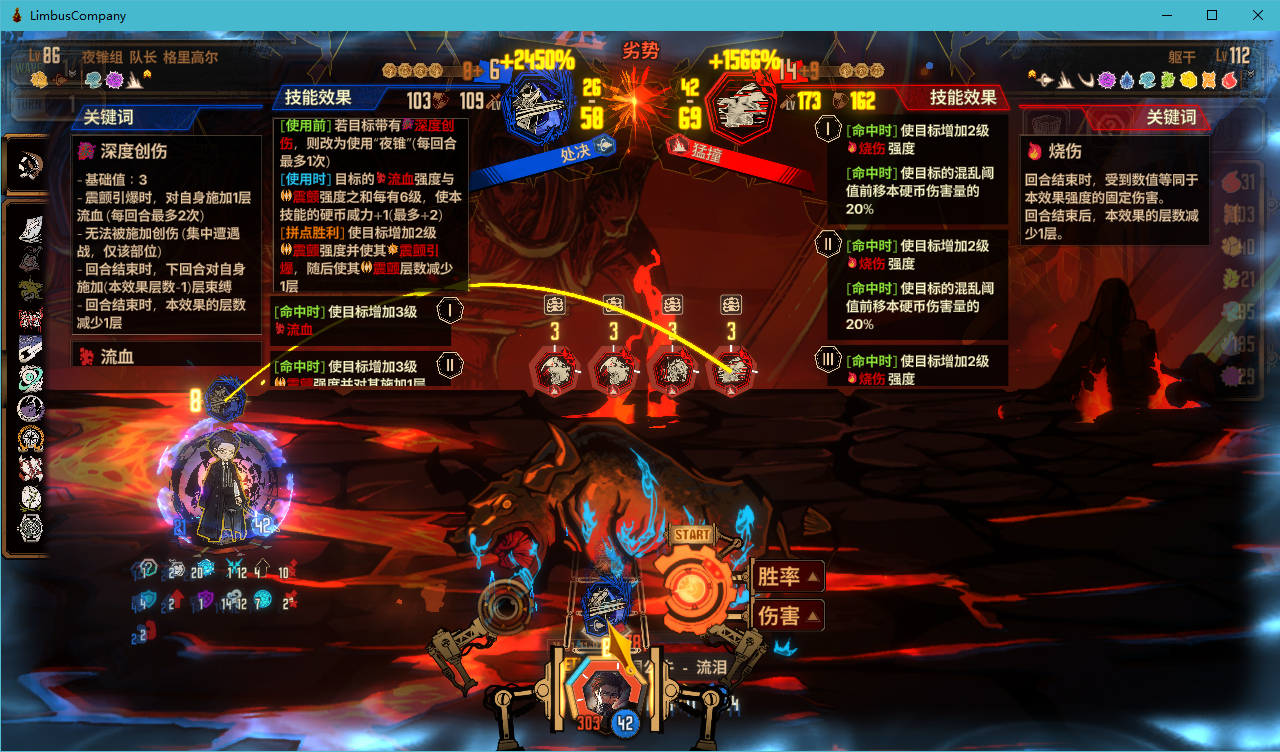
Task: Open the 关键词 panel on the enemy side
Action: [x=1170, y=117]
